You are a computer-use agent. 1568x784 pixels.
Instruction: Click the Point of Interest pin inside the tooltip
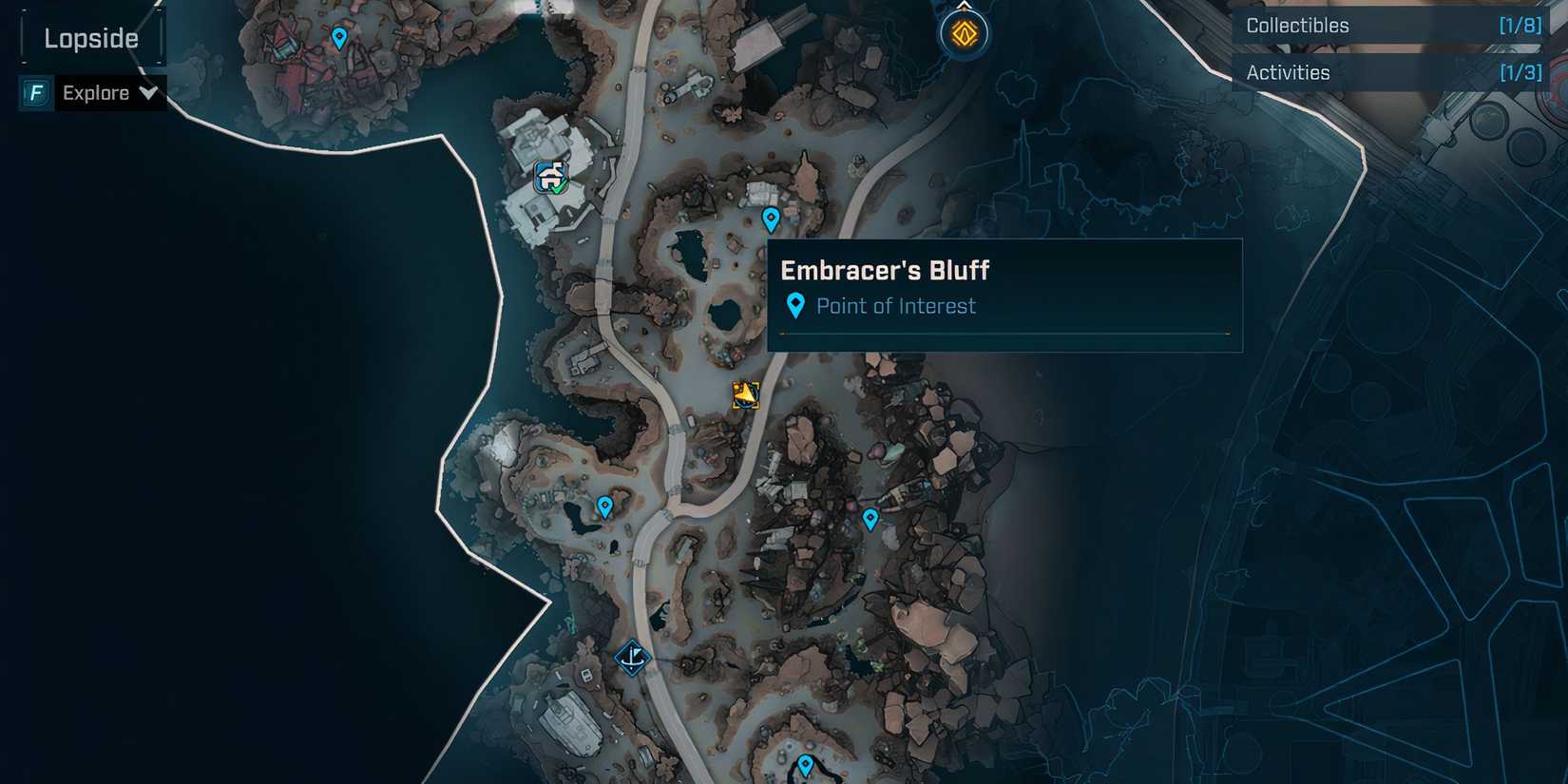coord(796,304)
